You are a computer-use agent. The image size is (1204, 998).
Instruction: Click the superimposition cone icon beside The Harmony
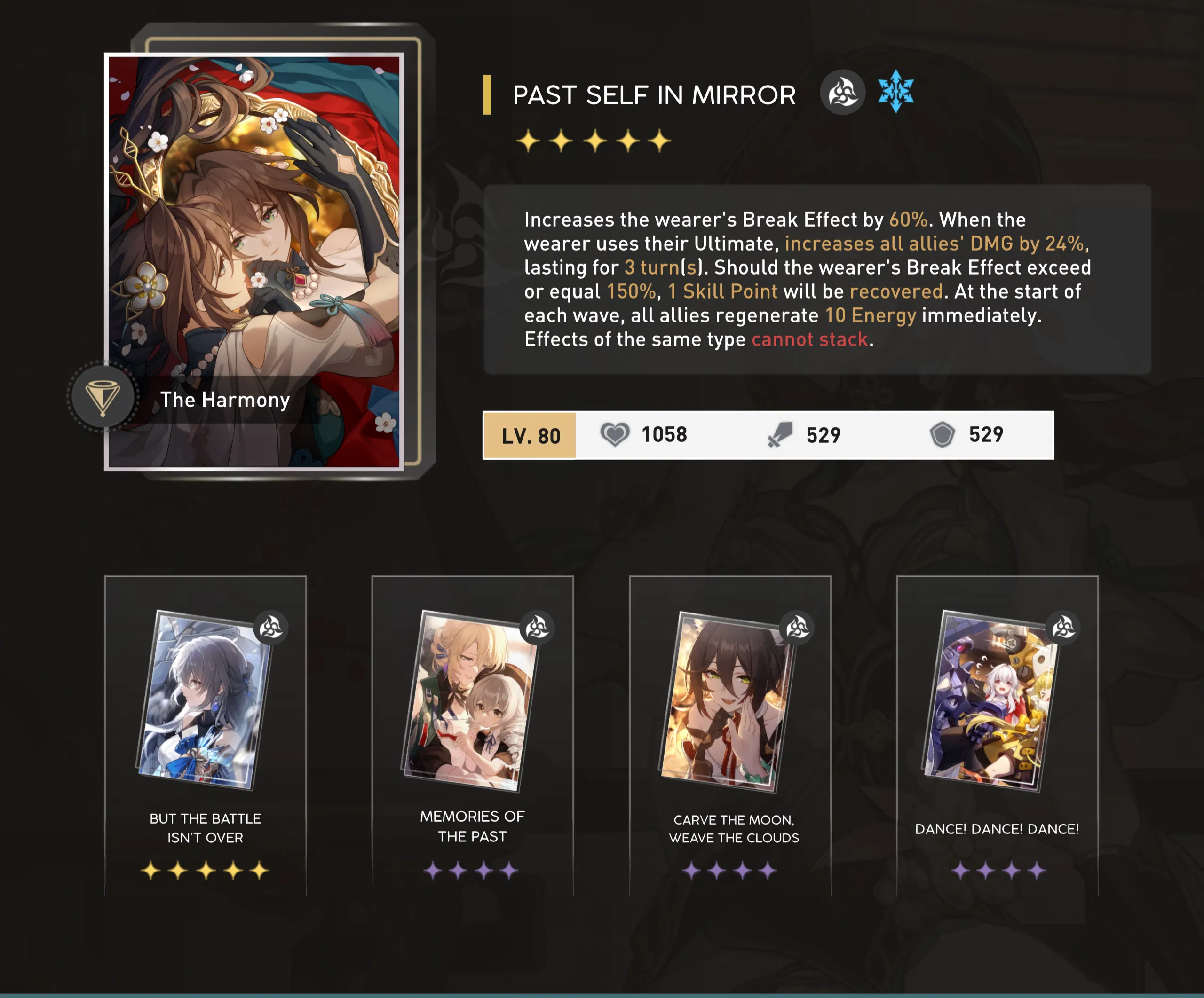(102, 398)
